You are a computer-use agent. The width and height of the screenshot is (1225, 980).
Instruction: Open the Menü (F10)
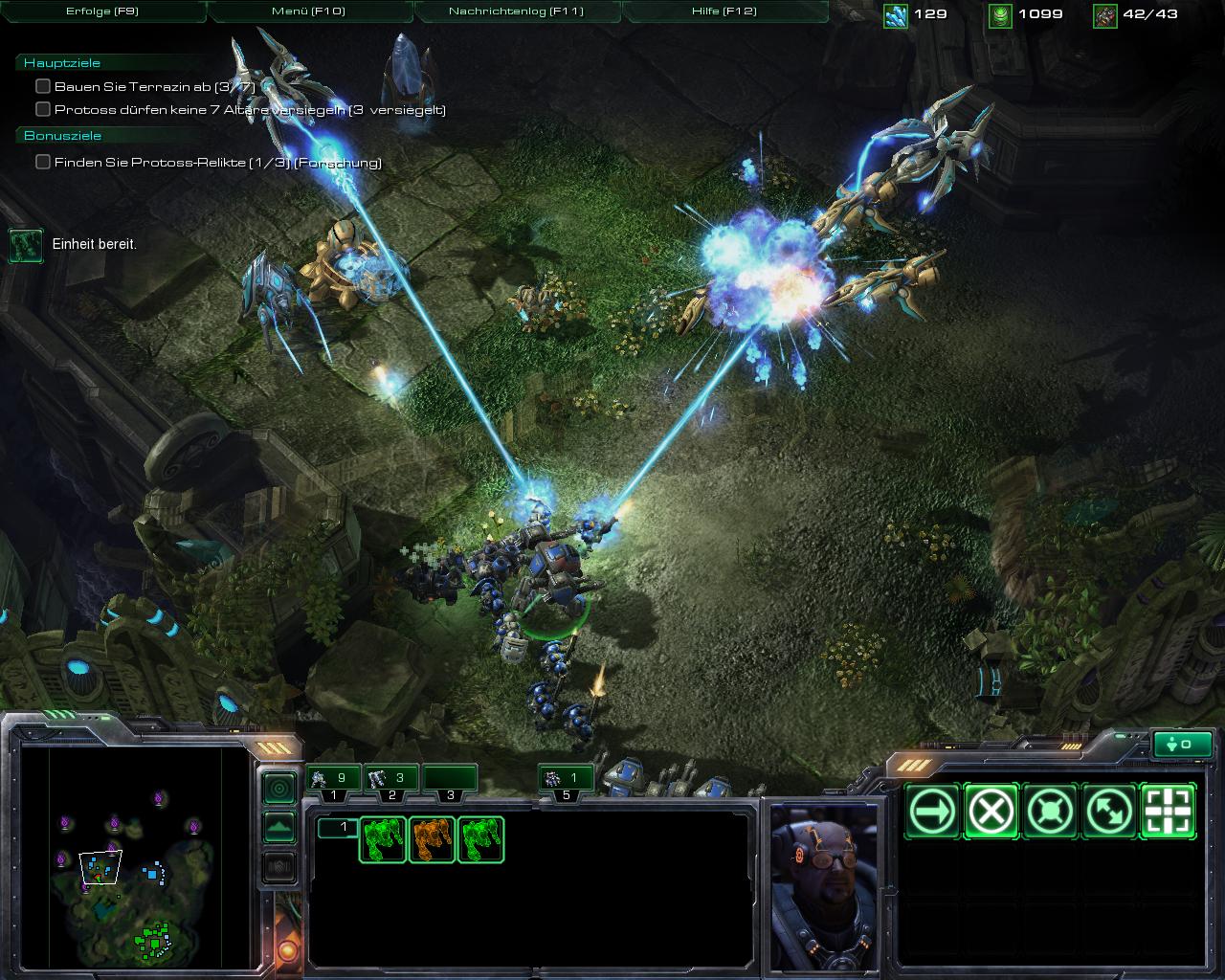(x=309, y=11)
